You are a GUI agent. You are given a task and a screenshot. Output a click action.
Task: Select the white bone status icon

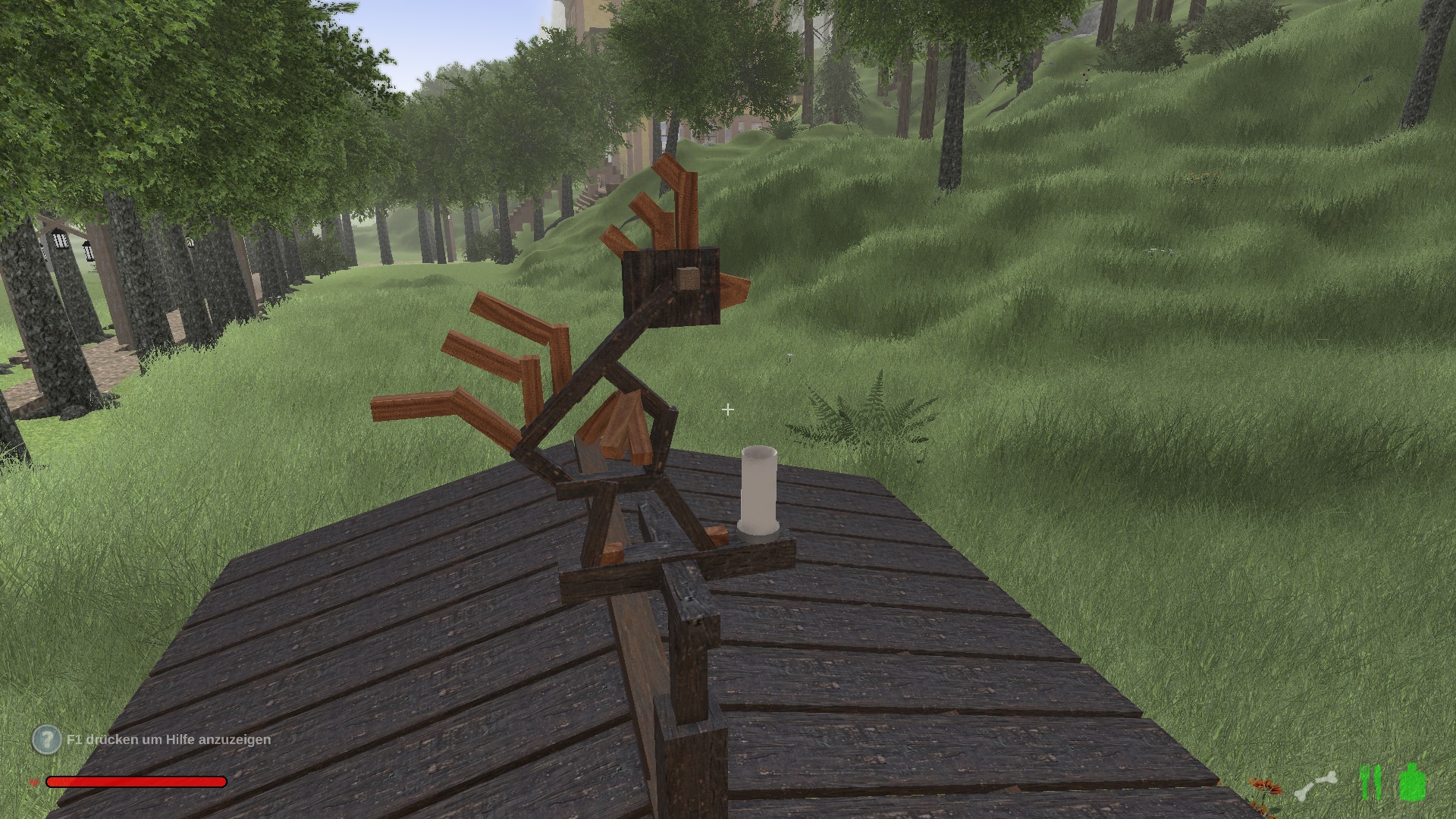pos(1315,786)
